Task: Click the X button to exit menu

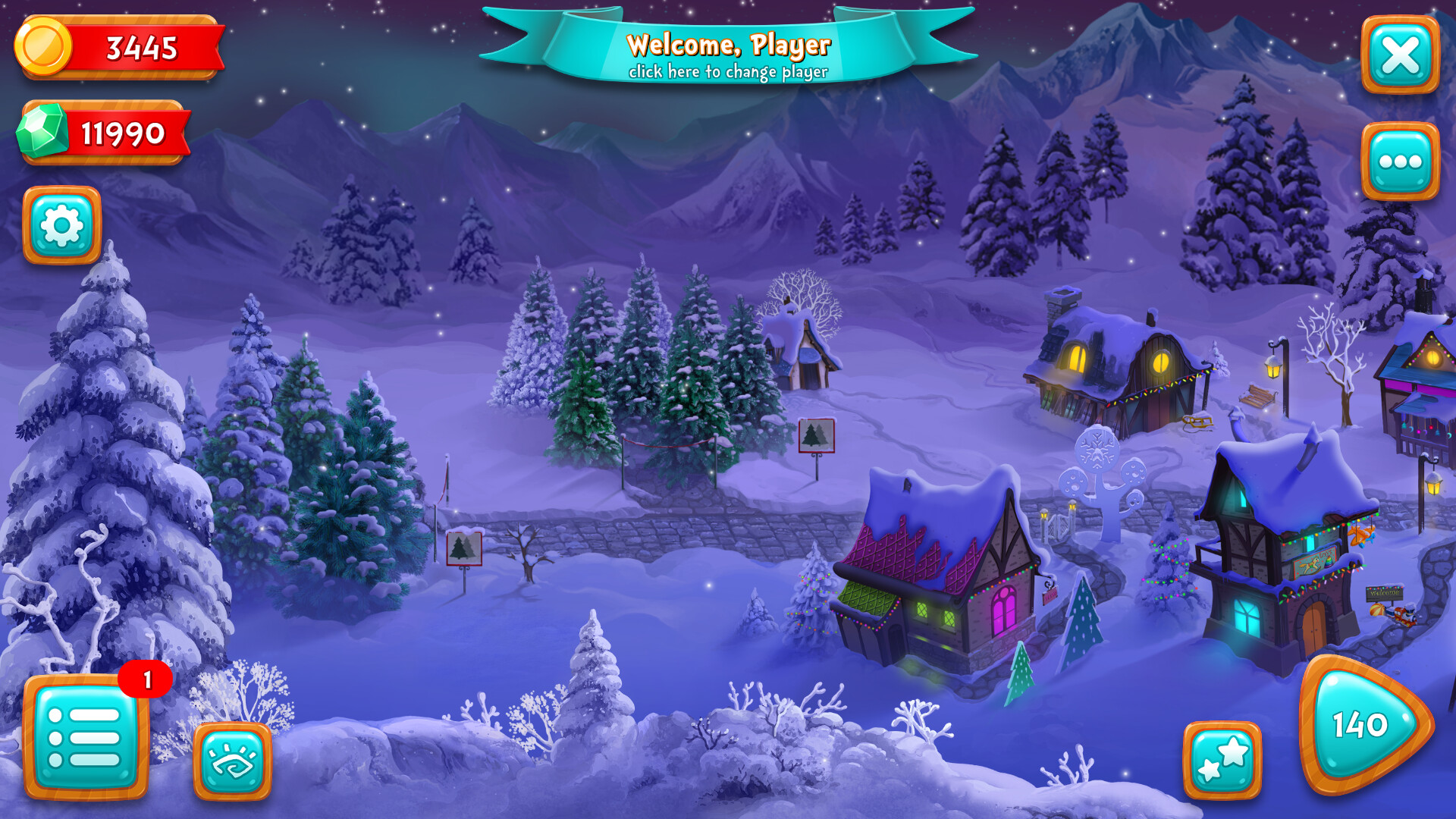Action: pos(1400,52)
